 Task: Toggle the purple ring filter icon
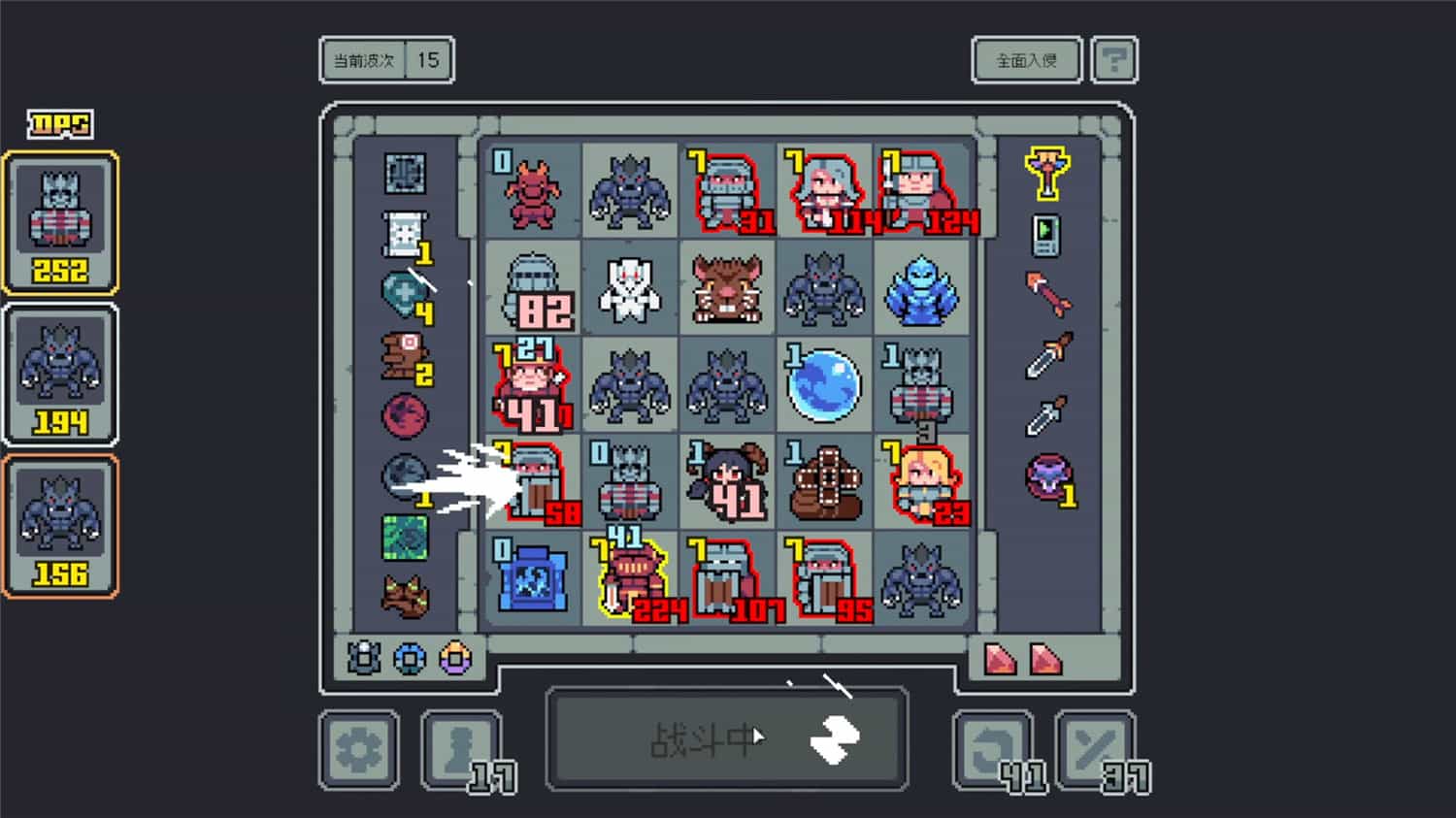[452, 658]
